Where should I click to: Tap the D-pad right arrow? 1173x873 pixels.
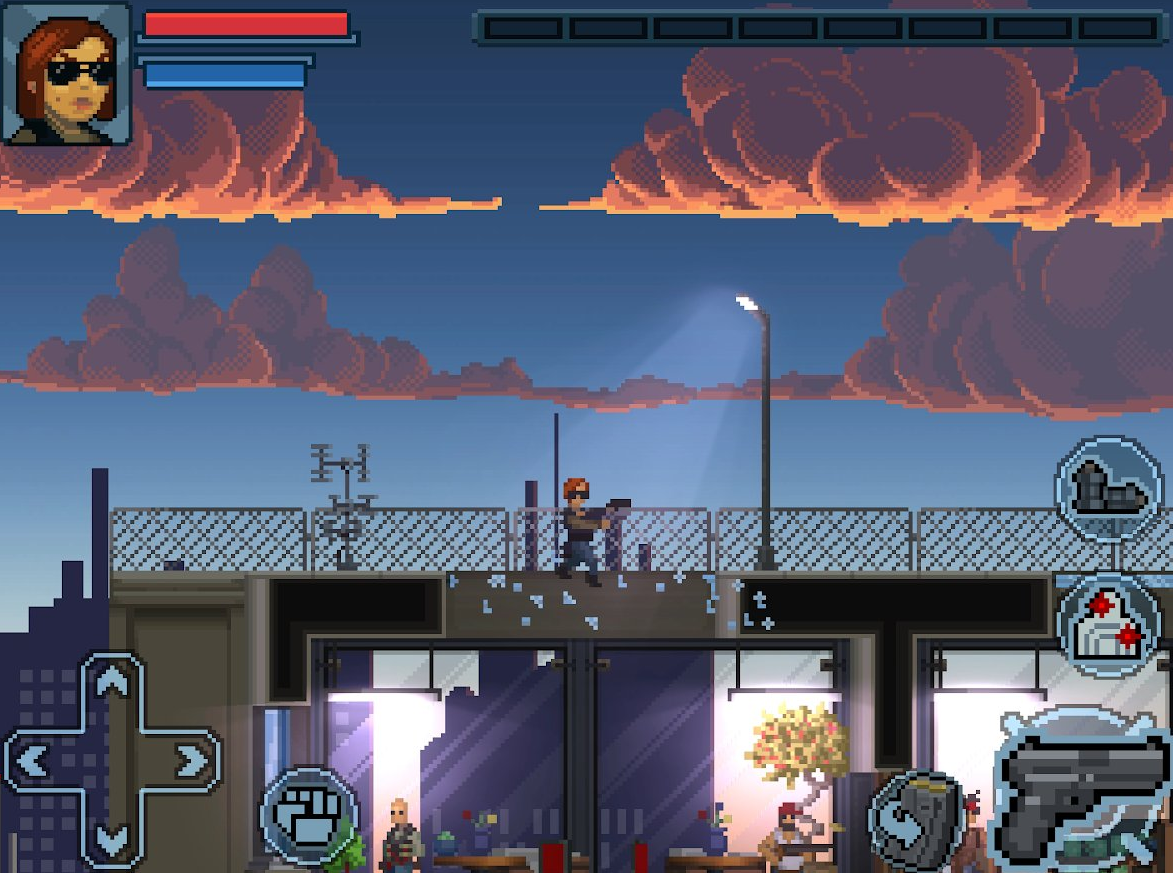click(x=190, y=762)
